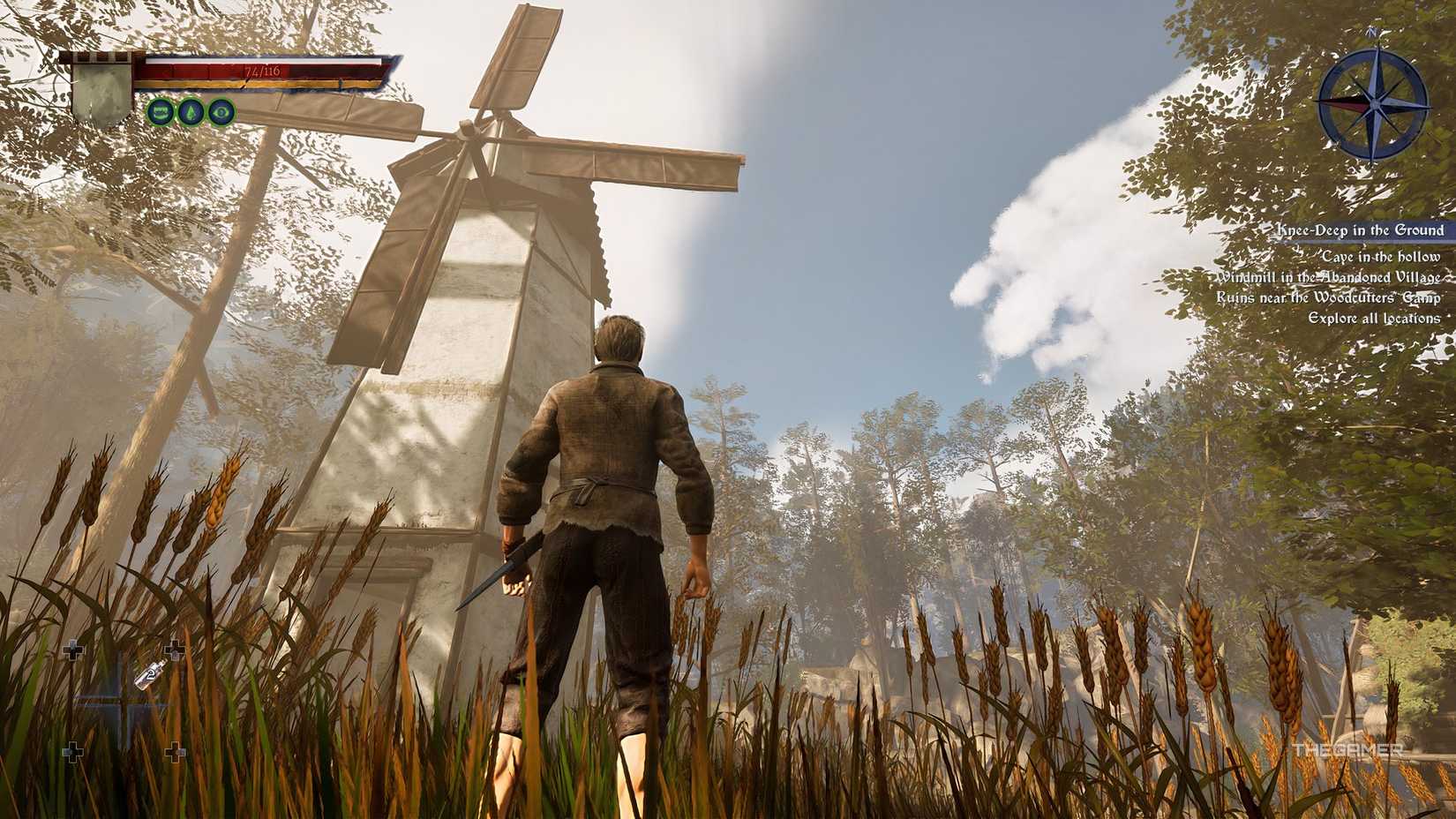Click the top-left plus slot of the item wheel

[73, 649]
